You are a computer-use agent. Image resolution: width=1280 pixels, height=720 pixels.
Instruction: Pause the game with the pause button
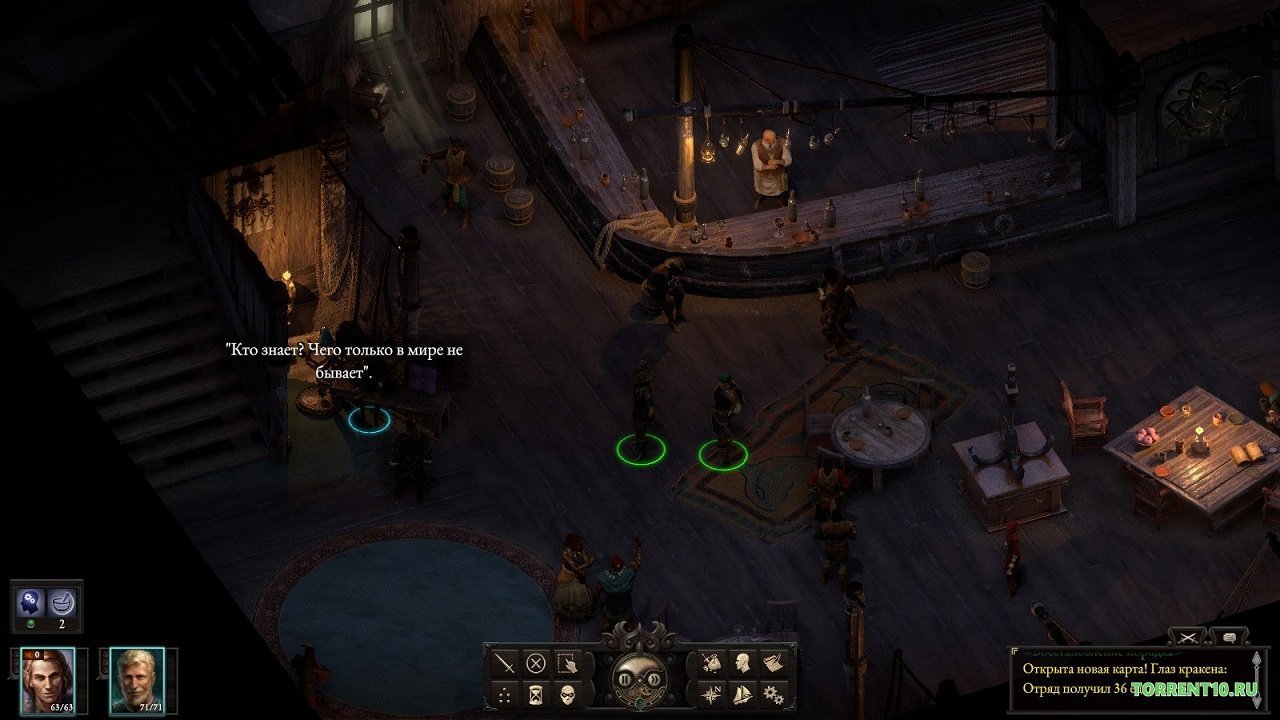pyautogui.click(x=624, y=679)
